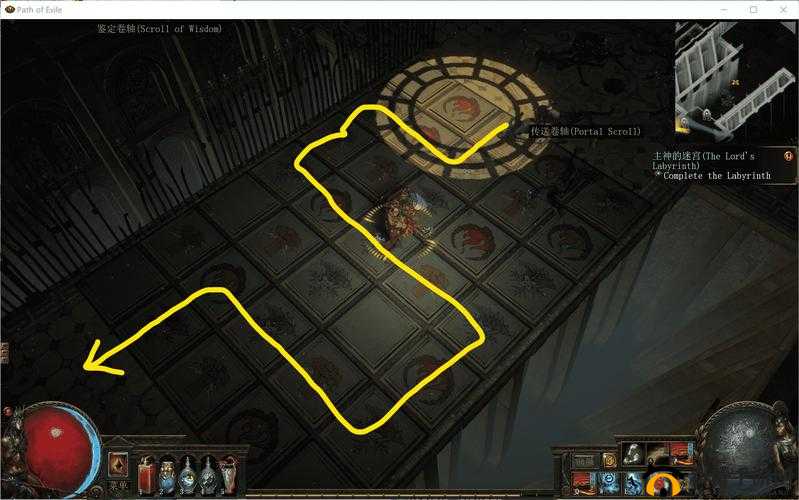Image resolution: width=799 pixels, height=500 pixels.
Task: Use the silver-grey flask
Action: click(x=207, y=470)
